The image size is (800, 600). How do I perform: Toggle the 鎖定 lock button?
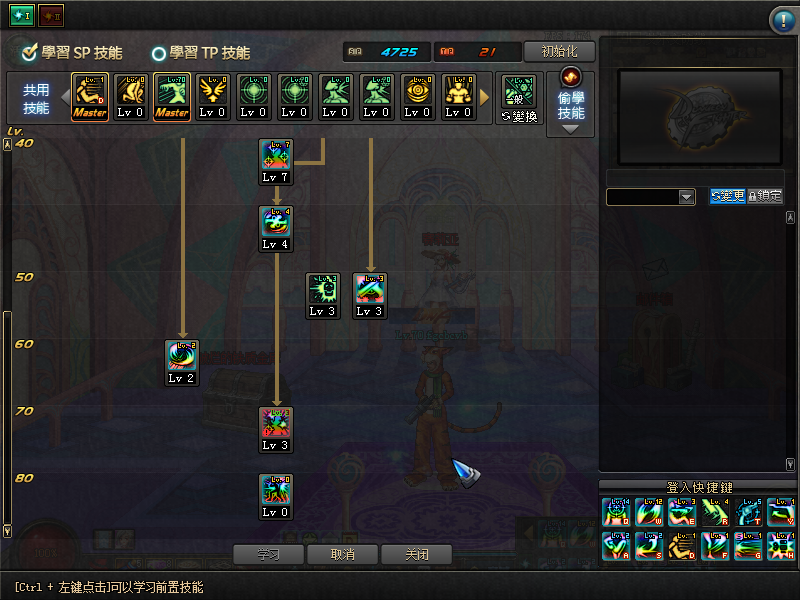765,196
